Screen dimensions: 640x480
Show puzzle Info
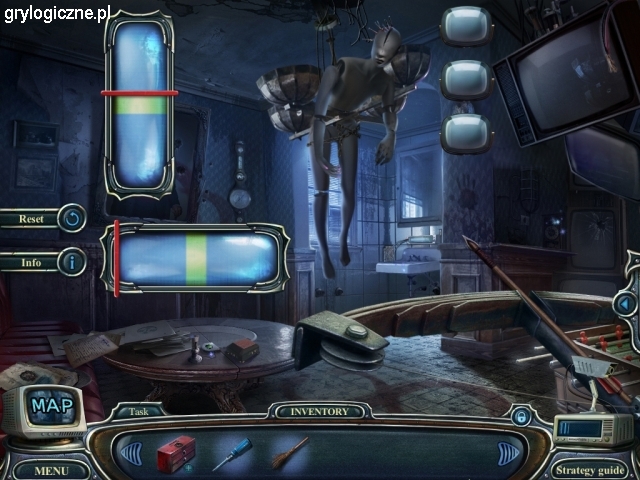44,263
